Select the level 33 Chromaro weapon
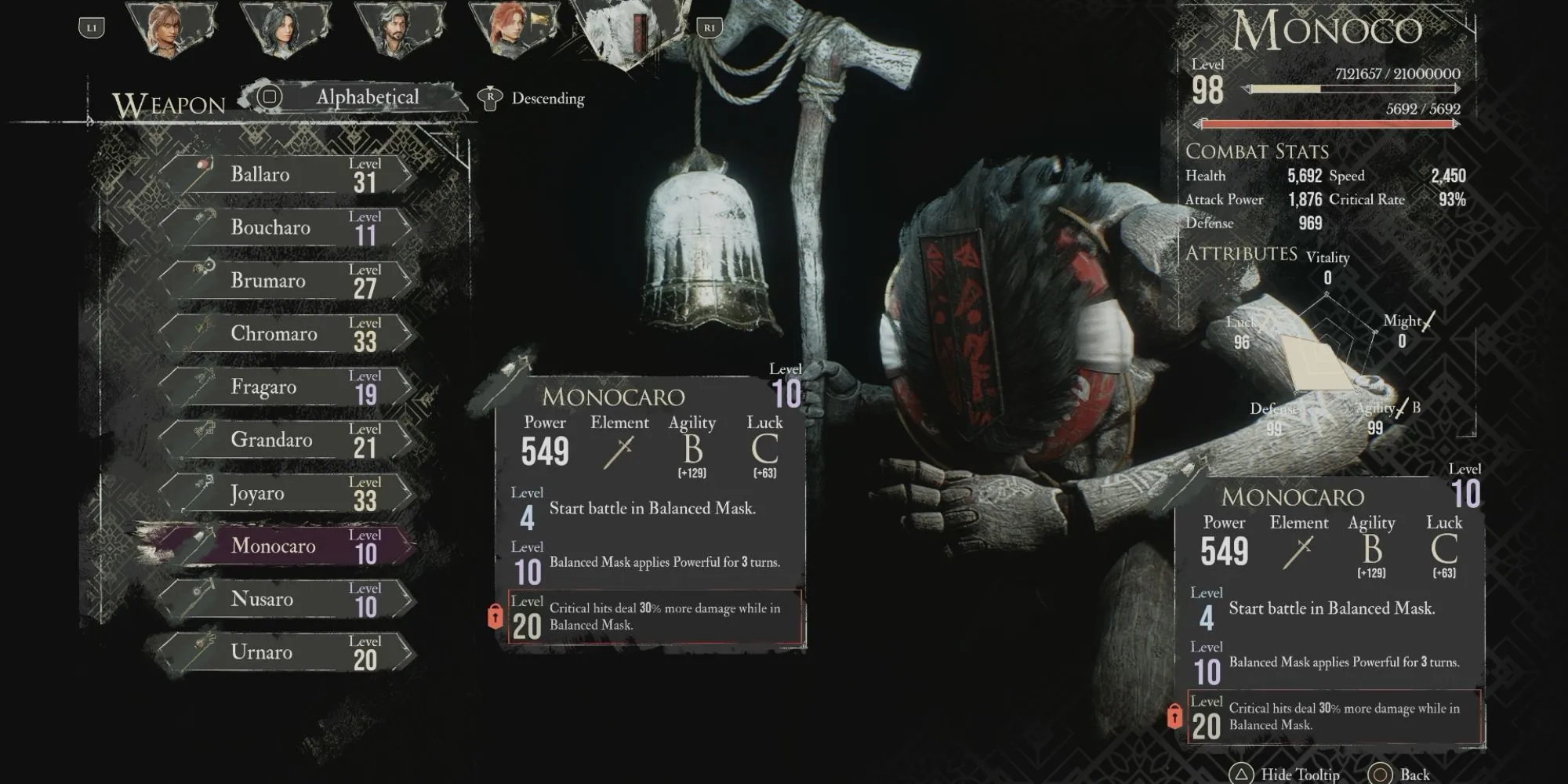The width and height of the screenshot is (1568, 784). [286, 334]
